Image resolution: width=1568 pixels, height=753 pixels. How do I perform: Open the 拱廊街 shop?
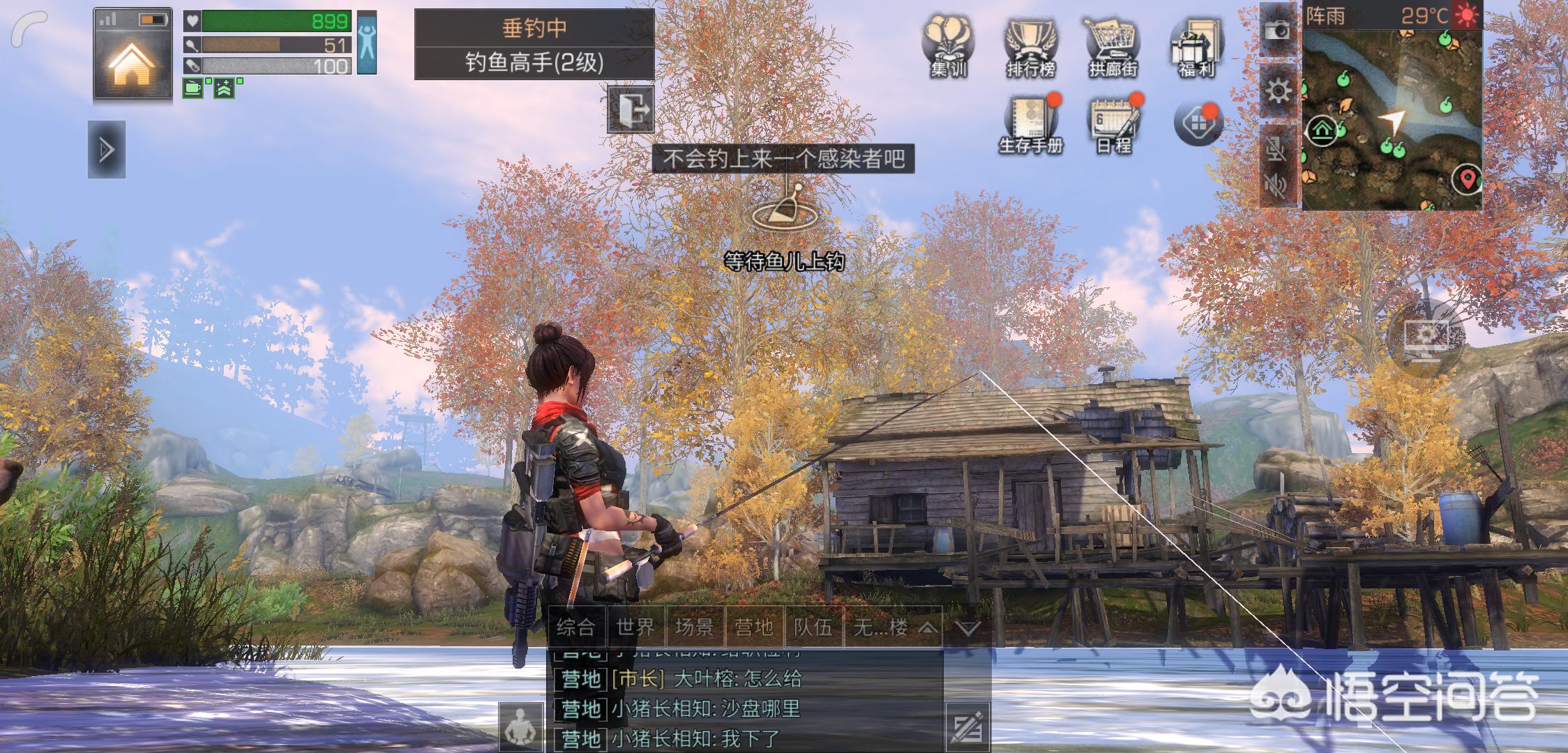click(1113, 46)
